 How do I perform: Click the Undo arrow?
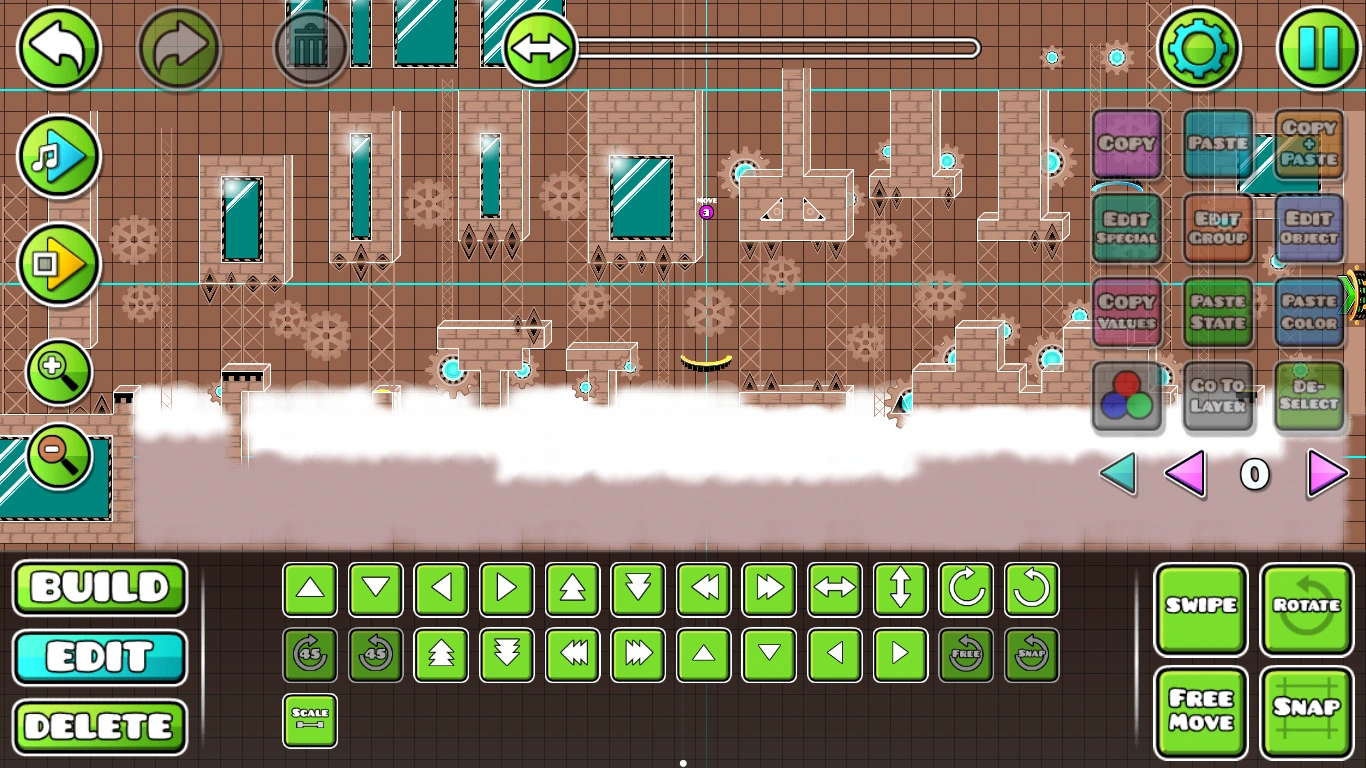(58, 46)
